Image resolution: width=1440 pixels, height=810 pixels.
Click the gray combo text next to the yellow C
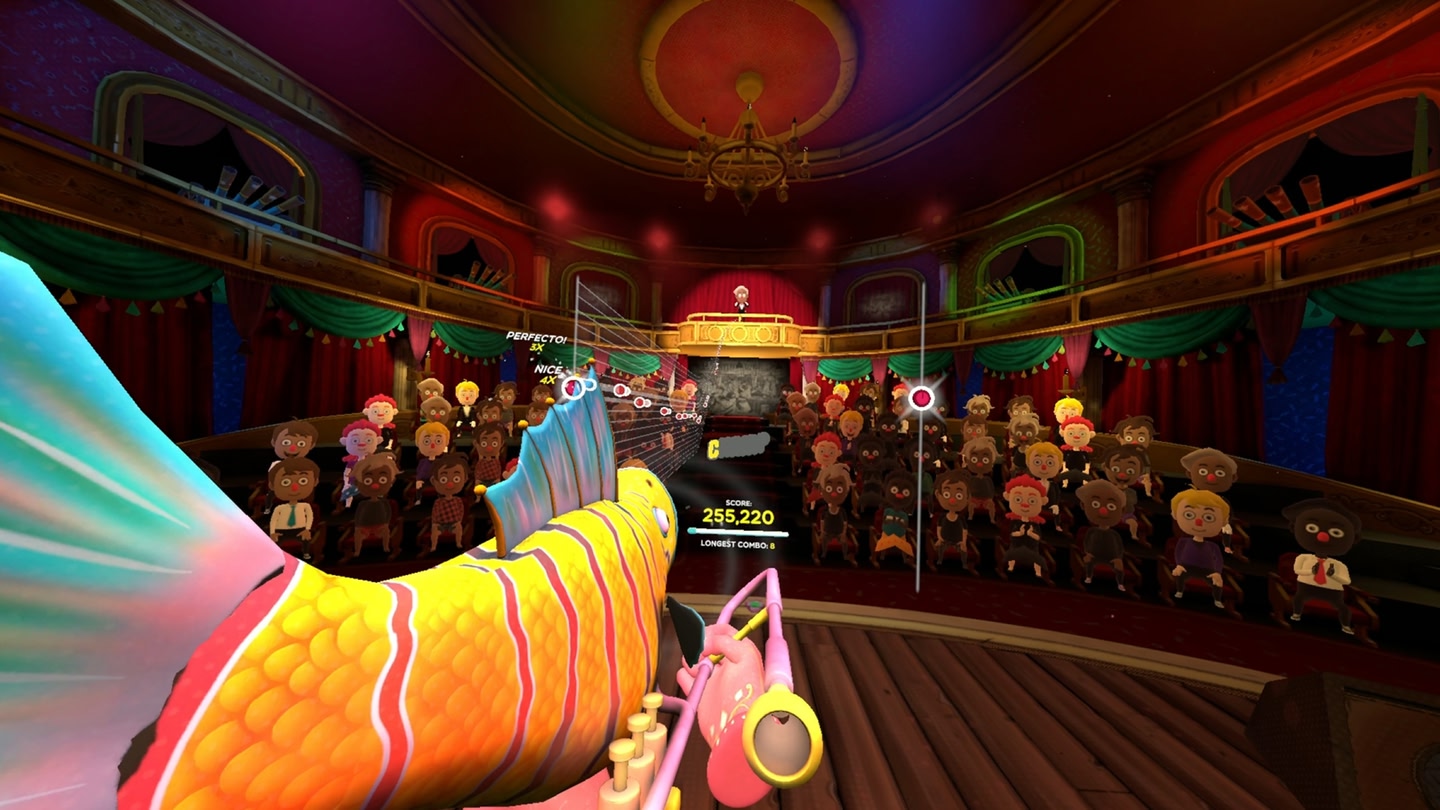[x=745, y=445]
